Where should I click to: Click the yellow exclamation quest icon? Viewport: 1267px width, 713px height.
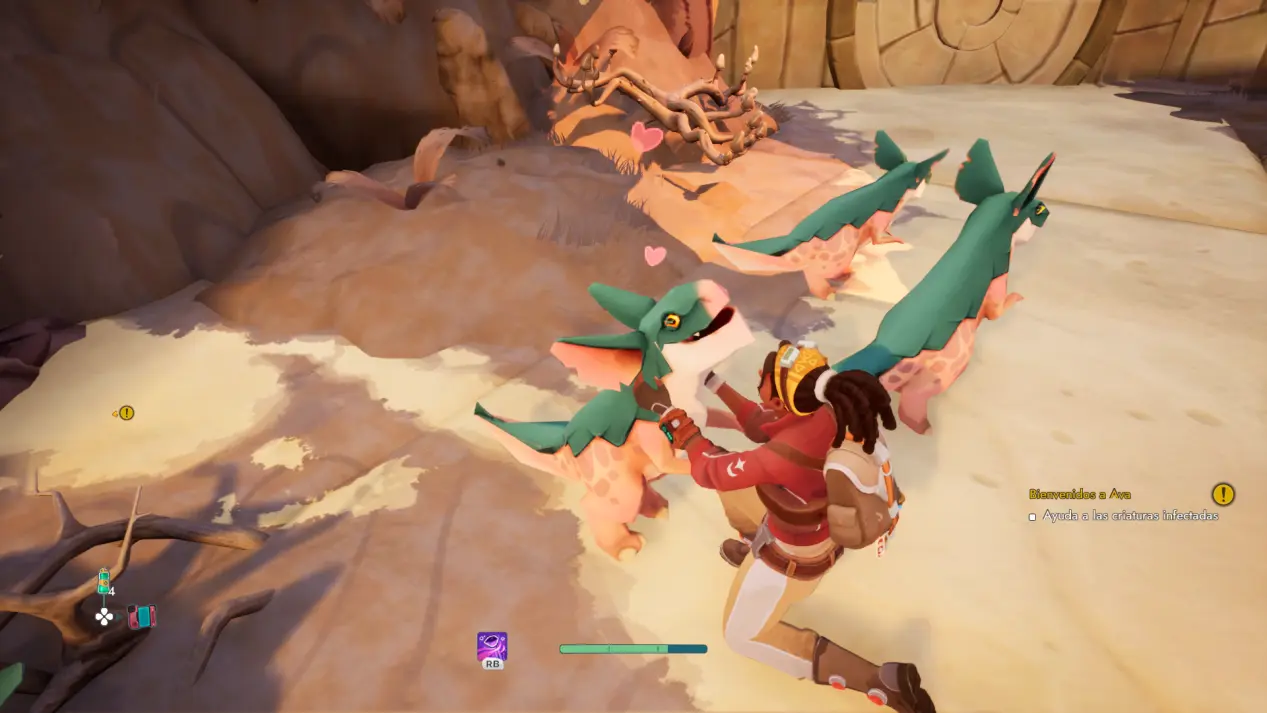(x=1222, y=494)
